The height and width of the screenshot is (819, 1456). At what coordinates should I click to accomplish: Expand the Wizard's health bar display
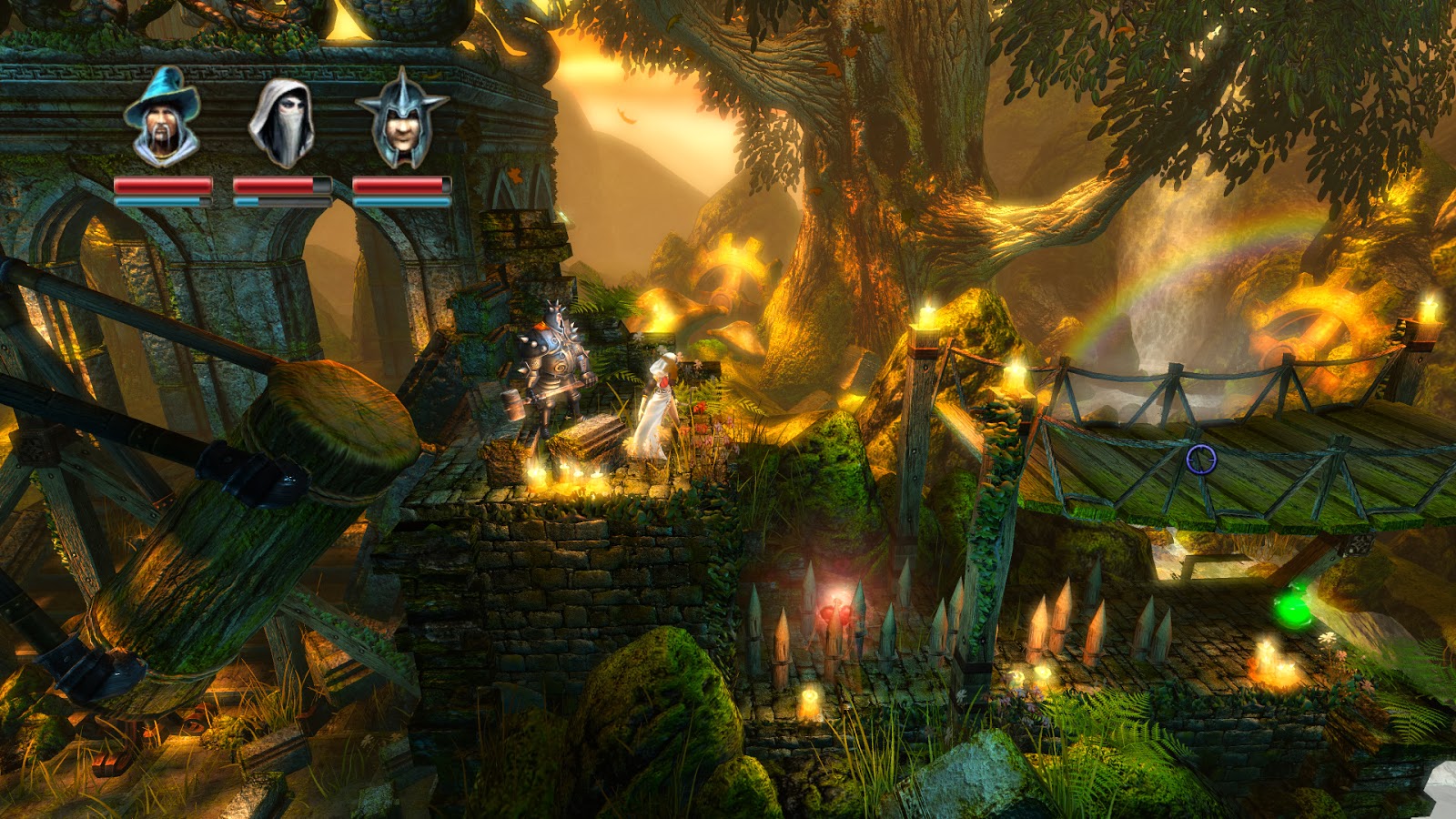[x=162, y=187]
